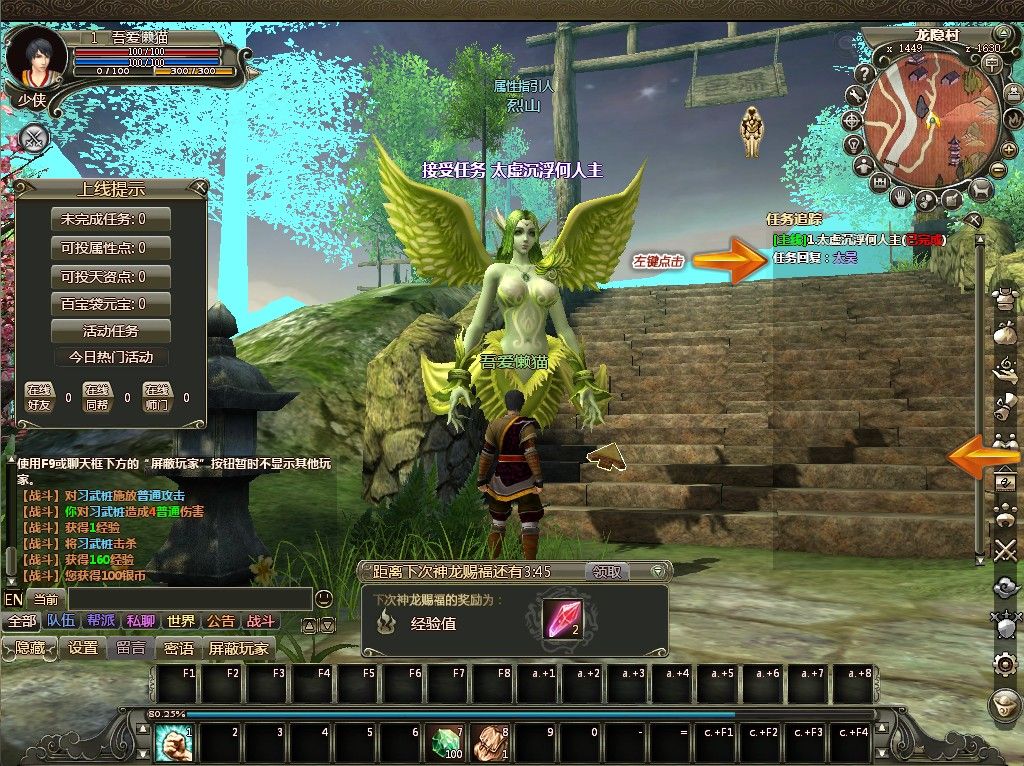Image resolution: width=1024 pixels, height=766 pixels.
Task: Select the 可投天资点 button
Action: coord(111,276)
